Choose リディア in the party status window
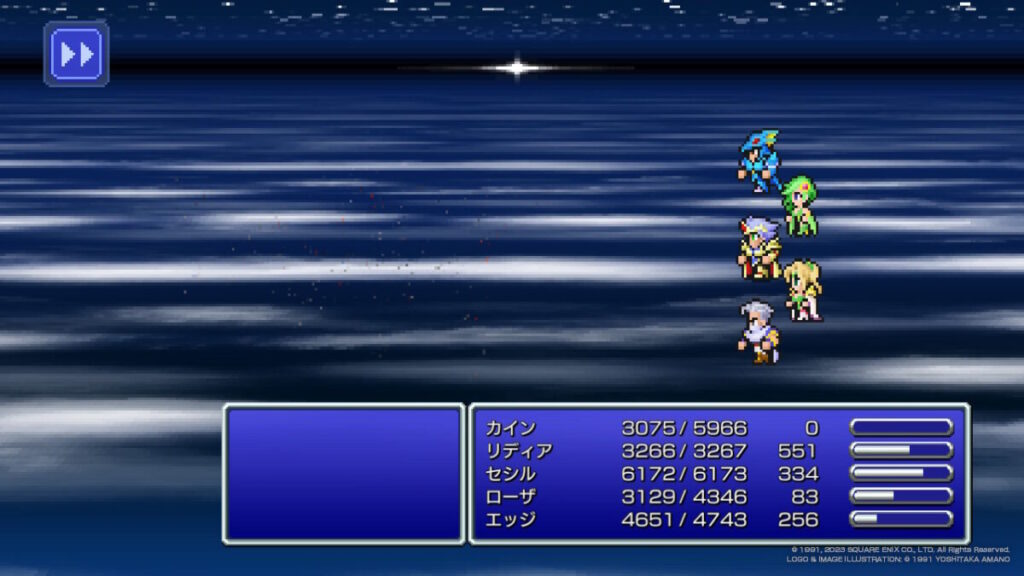 coord(519,451)
